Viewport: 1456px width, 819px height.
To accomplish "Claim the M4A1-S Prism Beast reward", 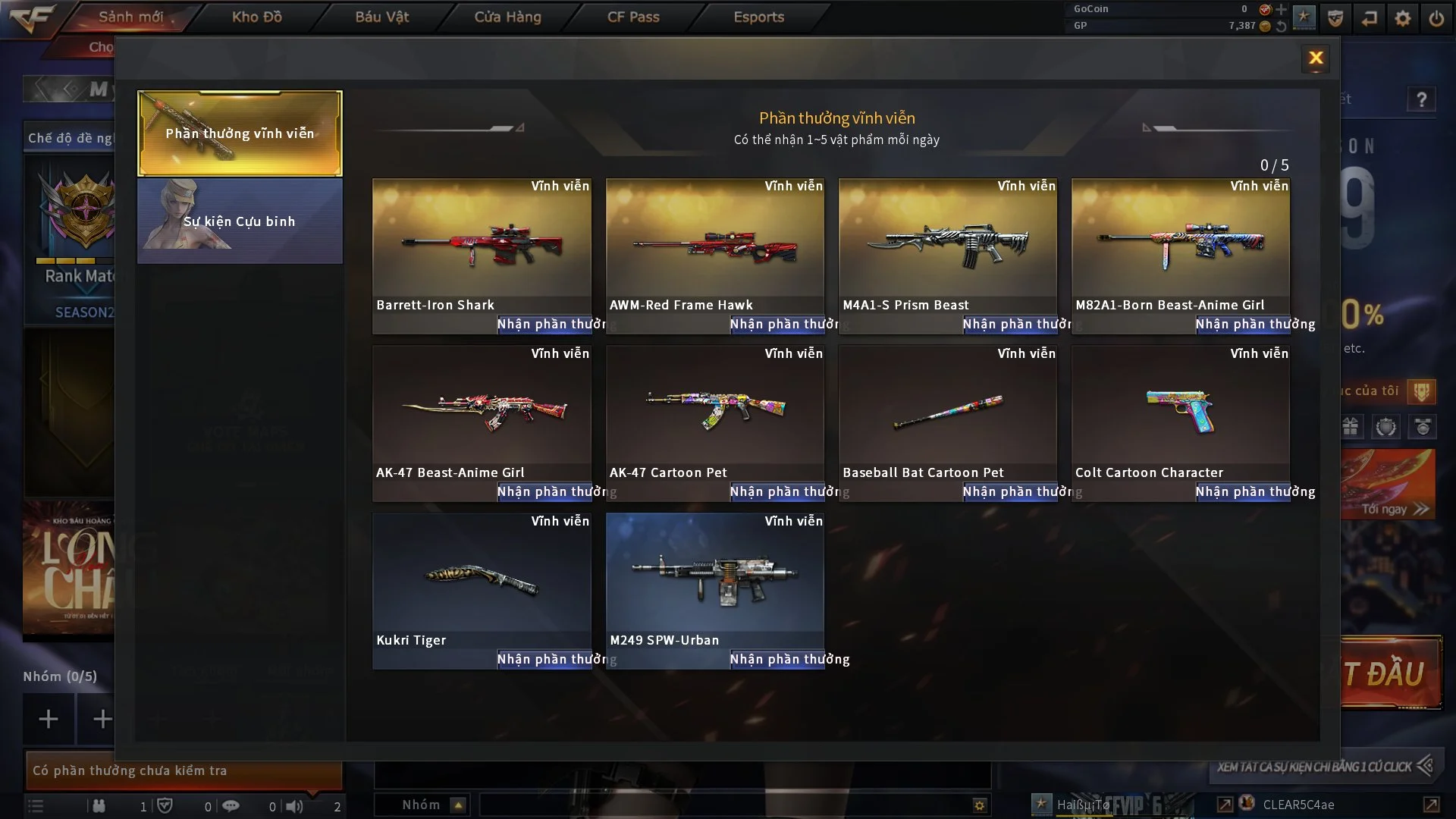I will (x=1009, y=325).
